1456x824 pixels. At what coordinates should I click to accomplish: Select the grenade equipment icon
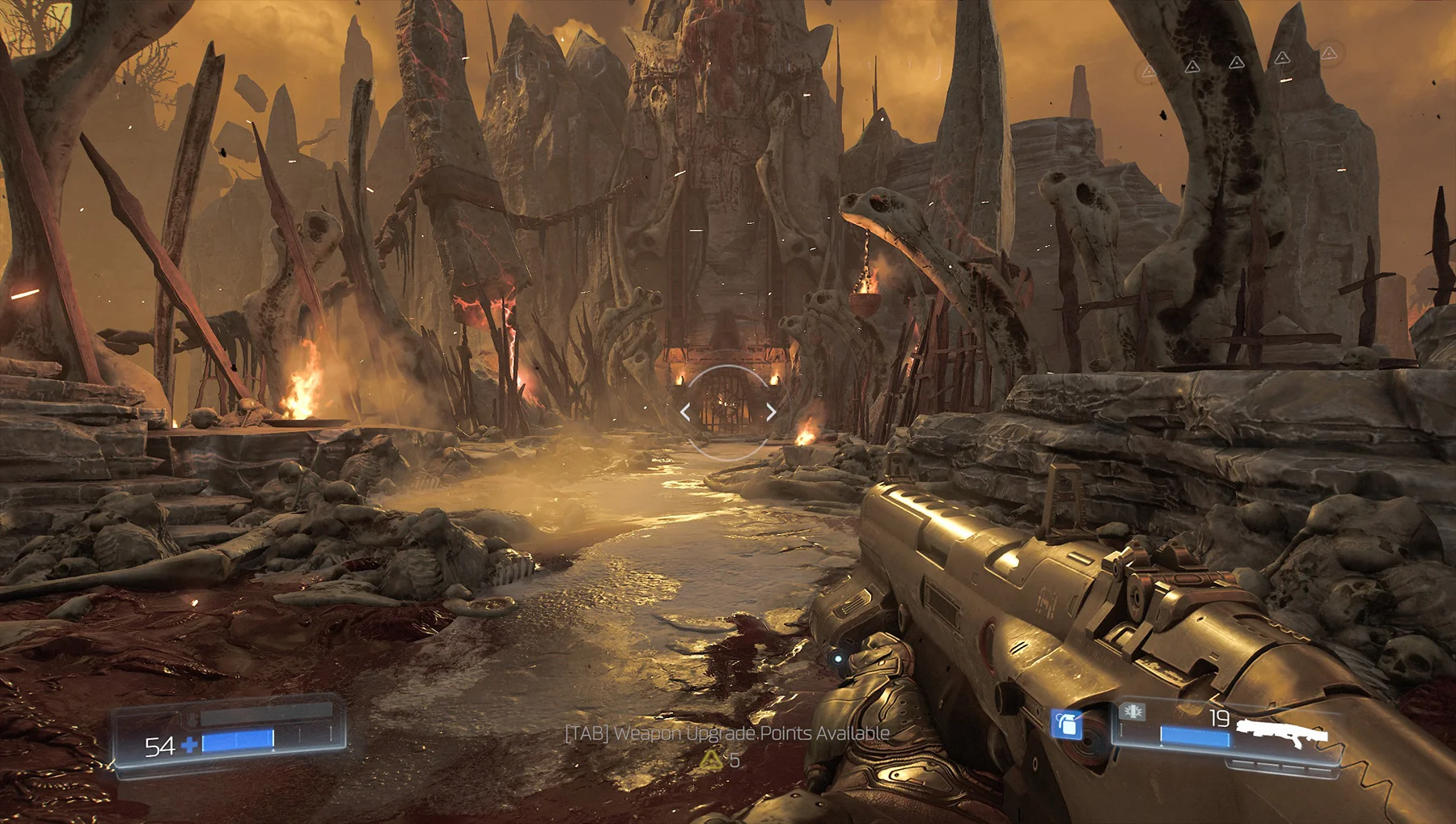1068,723
